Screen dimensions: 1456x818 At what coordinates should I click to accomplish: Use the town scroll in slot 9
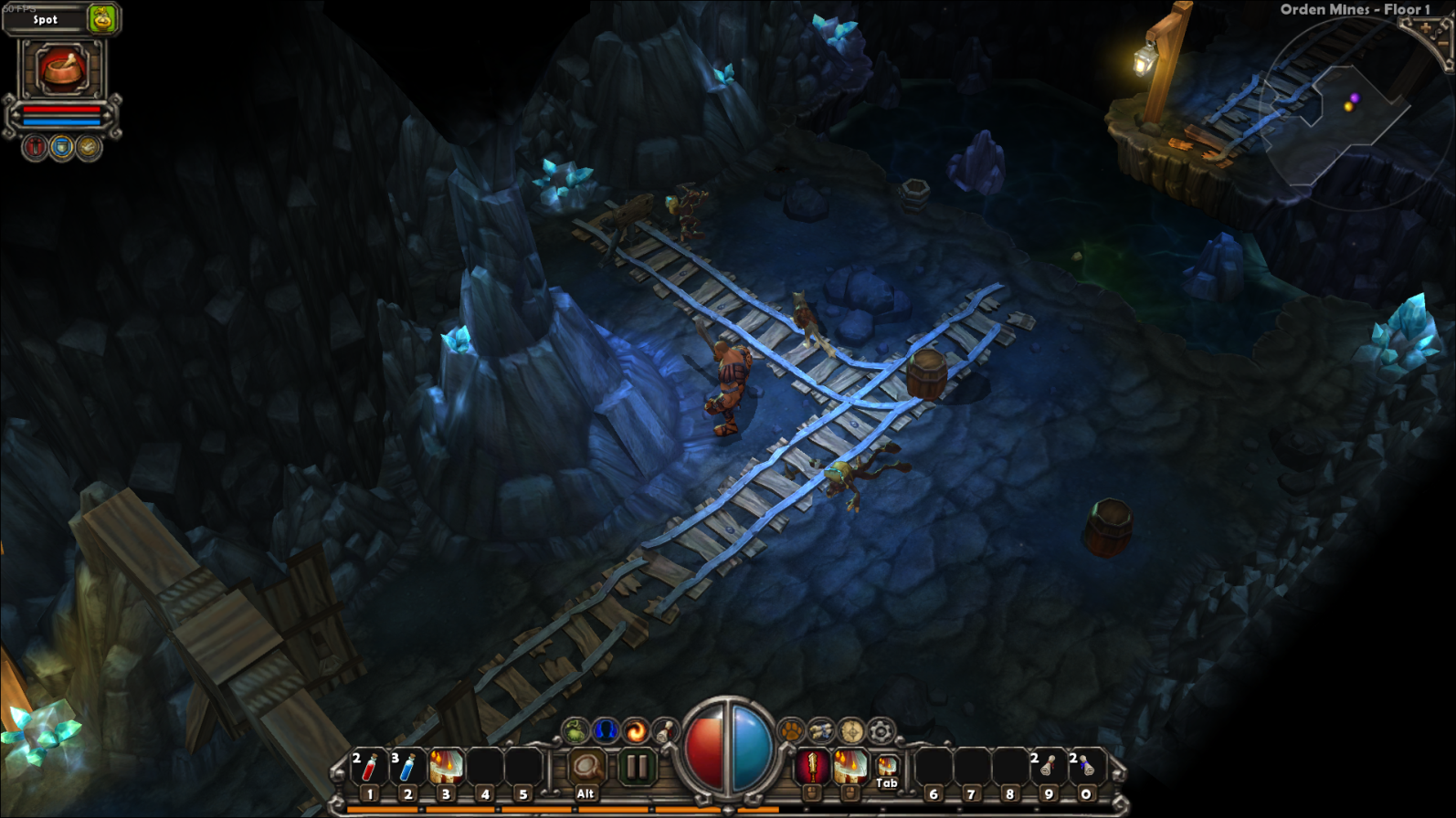[1048, 769]
